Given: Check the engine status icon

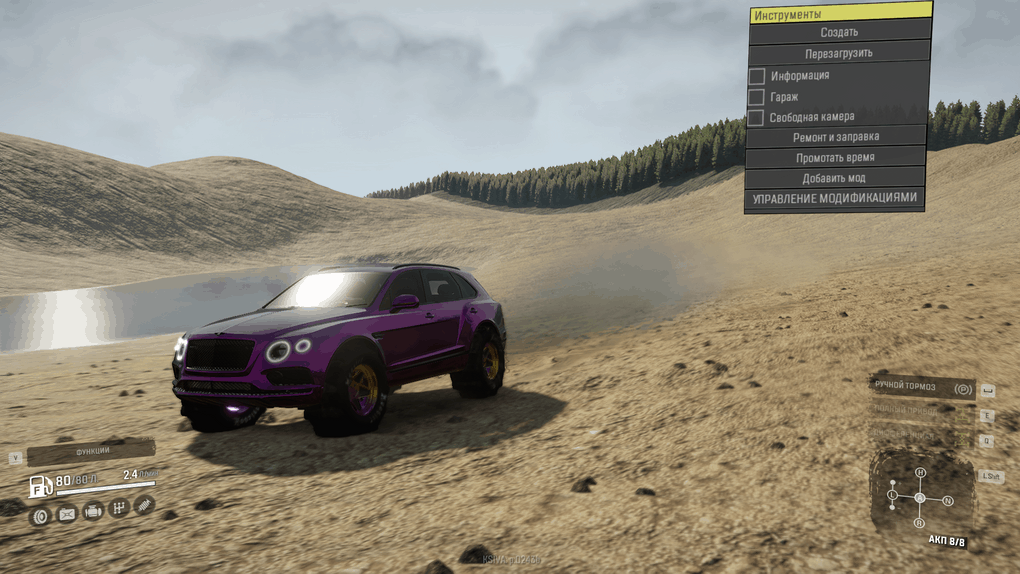Looking at the screenshot, I should [93, 511].
